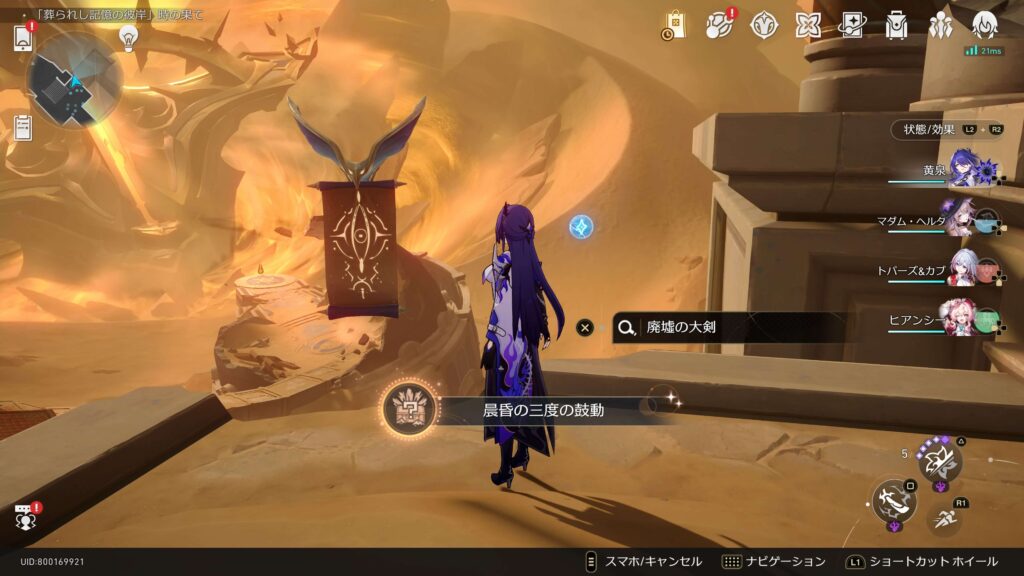The height and width of the screenshot is (576, 1024).
Task: Open the circular minimap
Action: [74, 79]
